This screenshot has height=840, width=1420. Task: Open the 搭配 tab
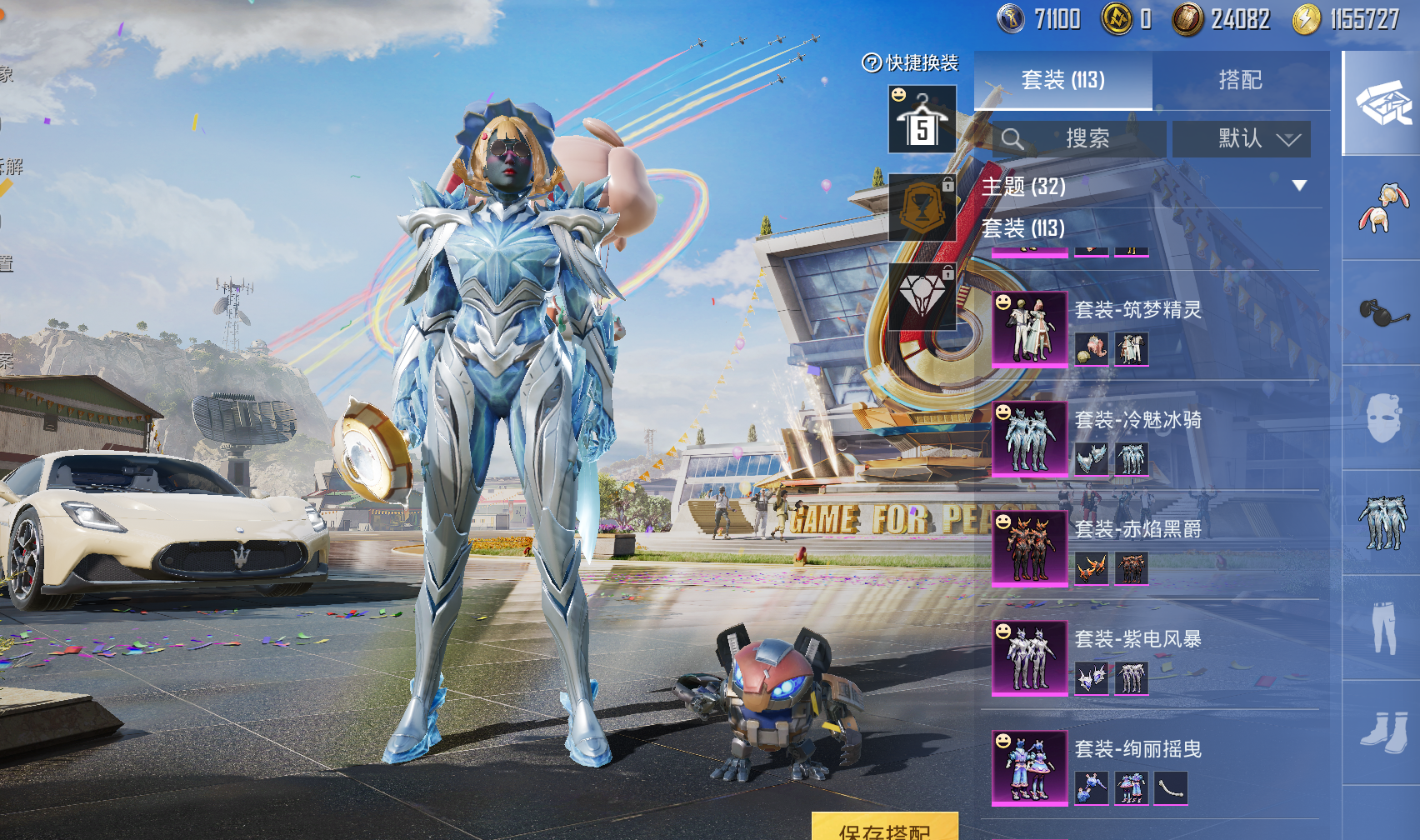pyautogui.click(x=1239, y=80)
